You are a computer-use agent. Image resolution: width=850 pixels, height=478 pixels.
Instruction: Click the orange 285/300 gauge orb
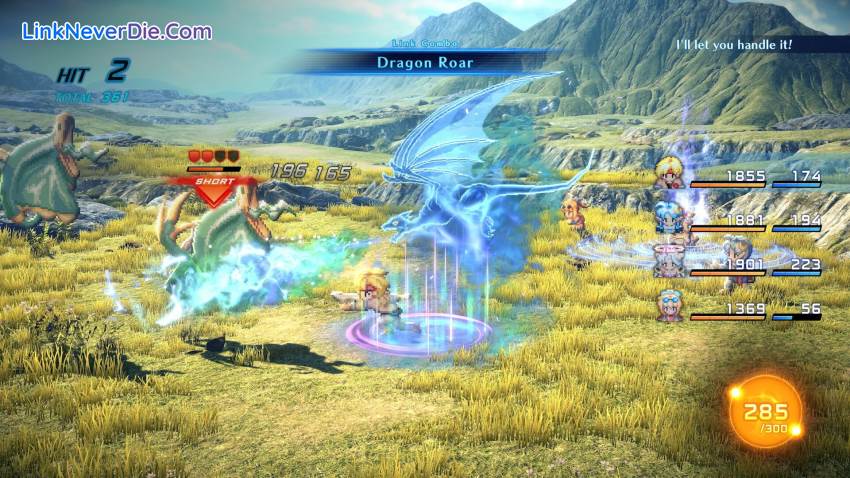tap(765, 411)
